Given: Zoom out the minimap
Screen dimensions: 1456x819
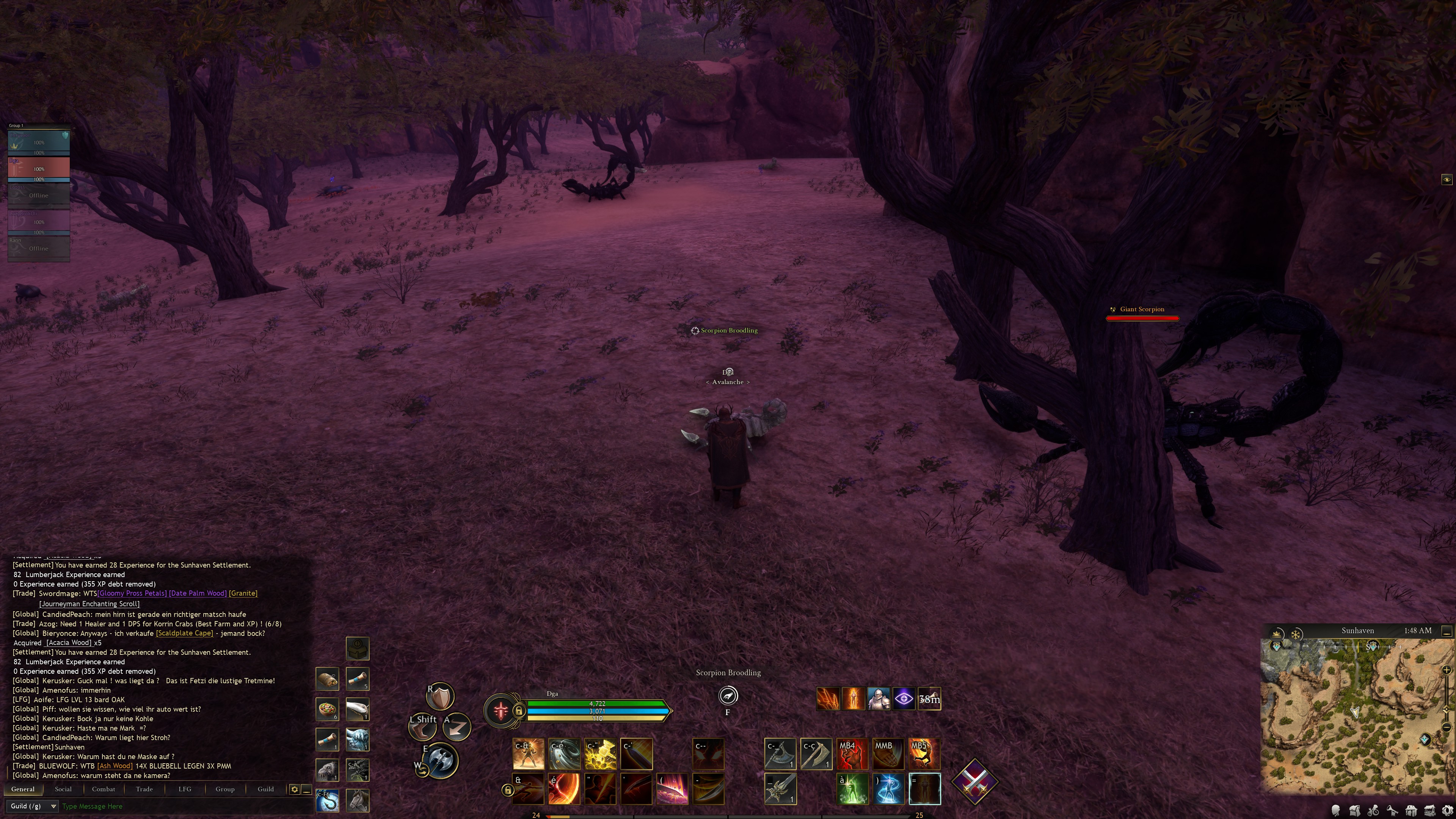Looking at the screenshot, I should 1447,727.
